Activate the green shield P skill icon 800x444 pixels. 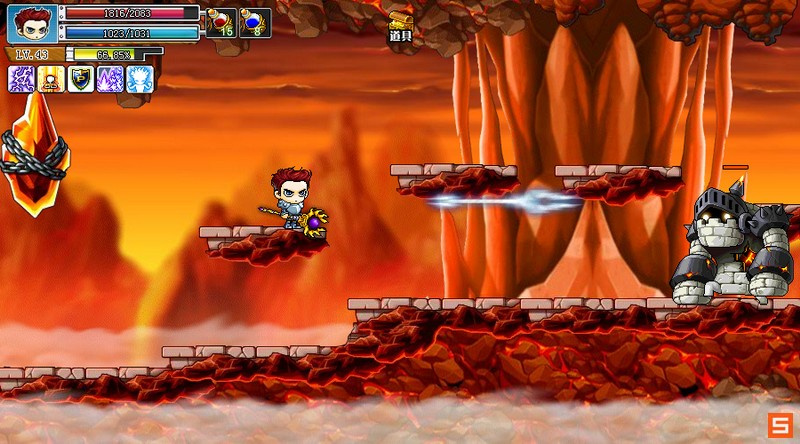click(81, 79)
